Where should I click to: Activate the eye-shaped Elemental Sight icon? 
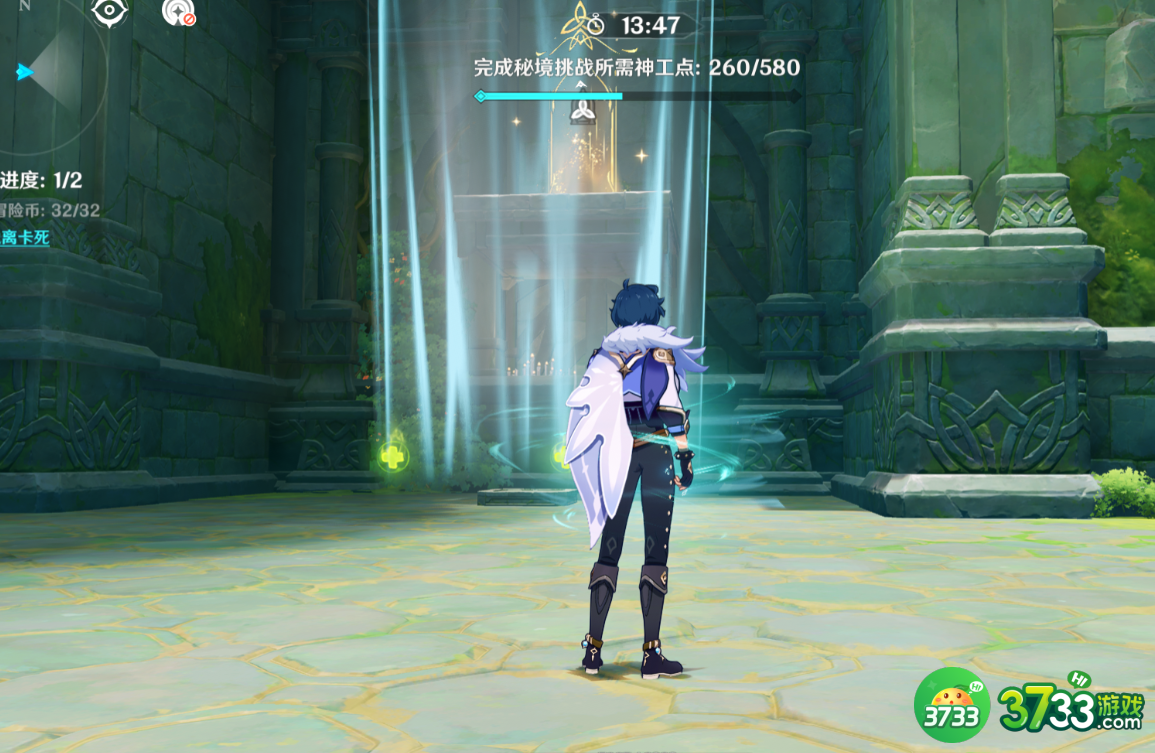[109, 12]
